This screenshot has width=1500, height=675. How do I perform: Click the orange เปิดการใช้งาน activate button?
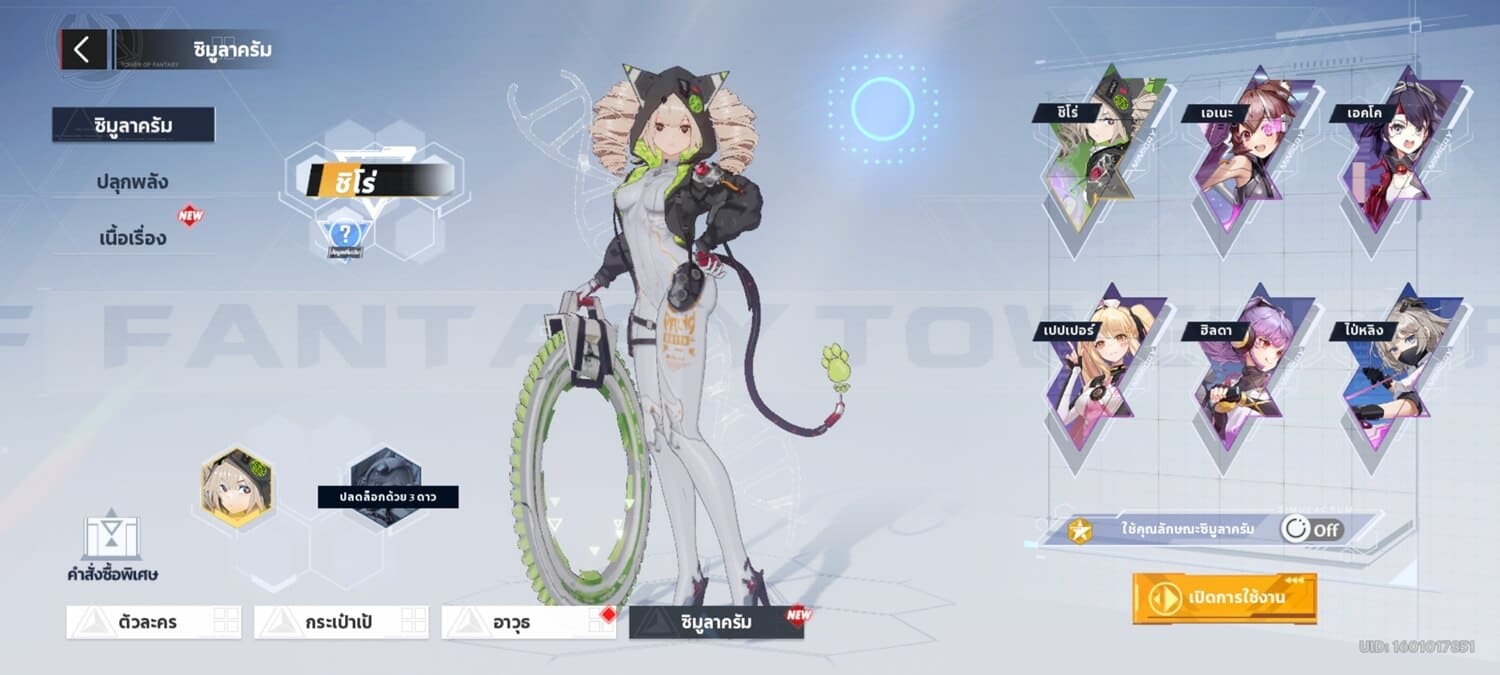tap(1224, 598)
